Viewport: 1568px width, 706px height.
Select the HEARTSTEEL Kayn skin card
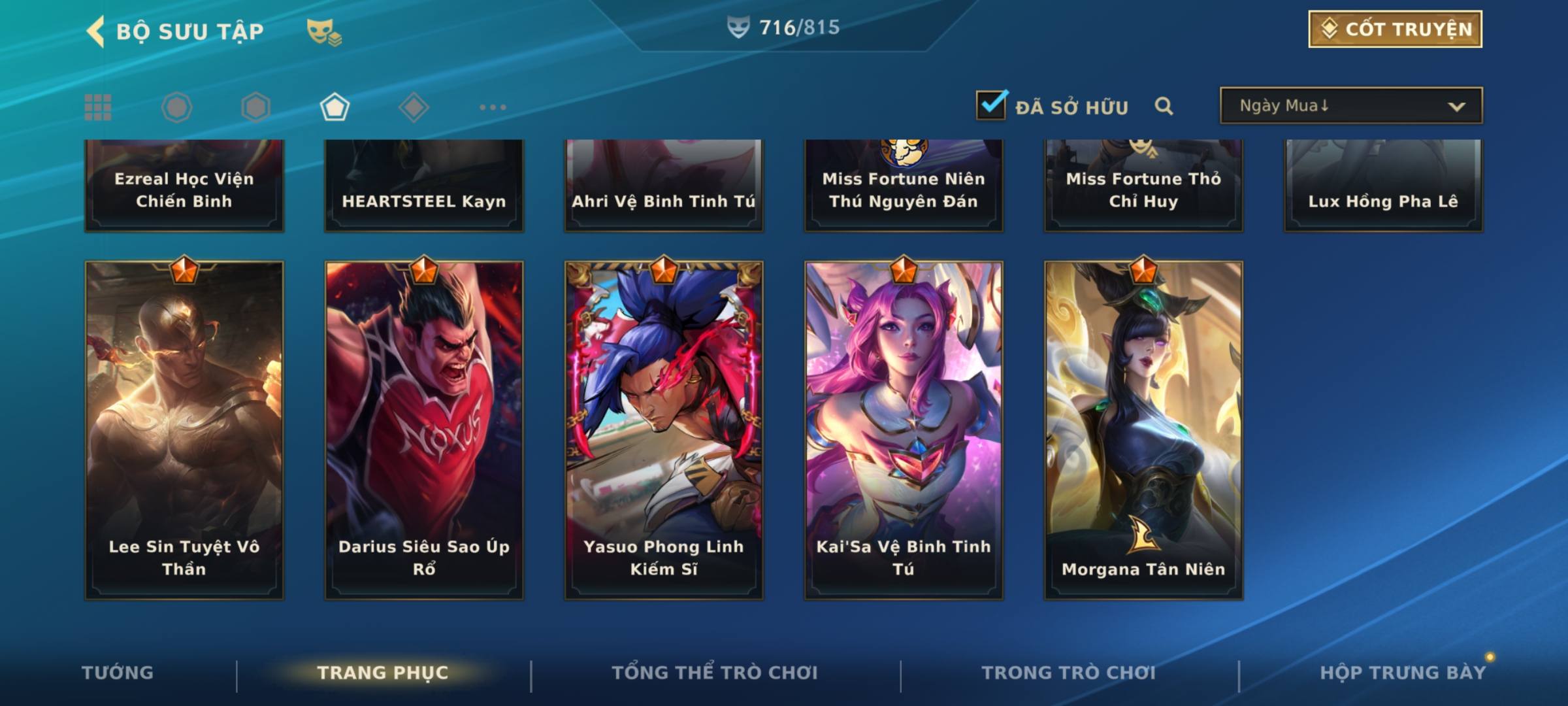point(424,186)
